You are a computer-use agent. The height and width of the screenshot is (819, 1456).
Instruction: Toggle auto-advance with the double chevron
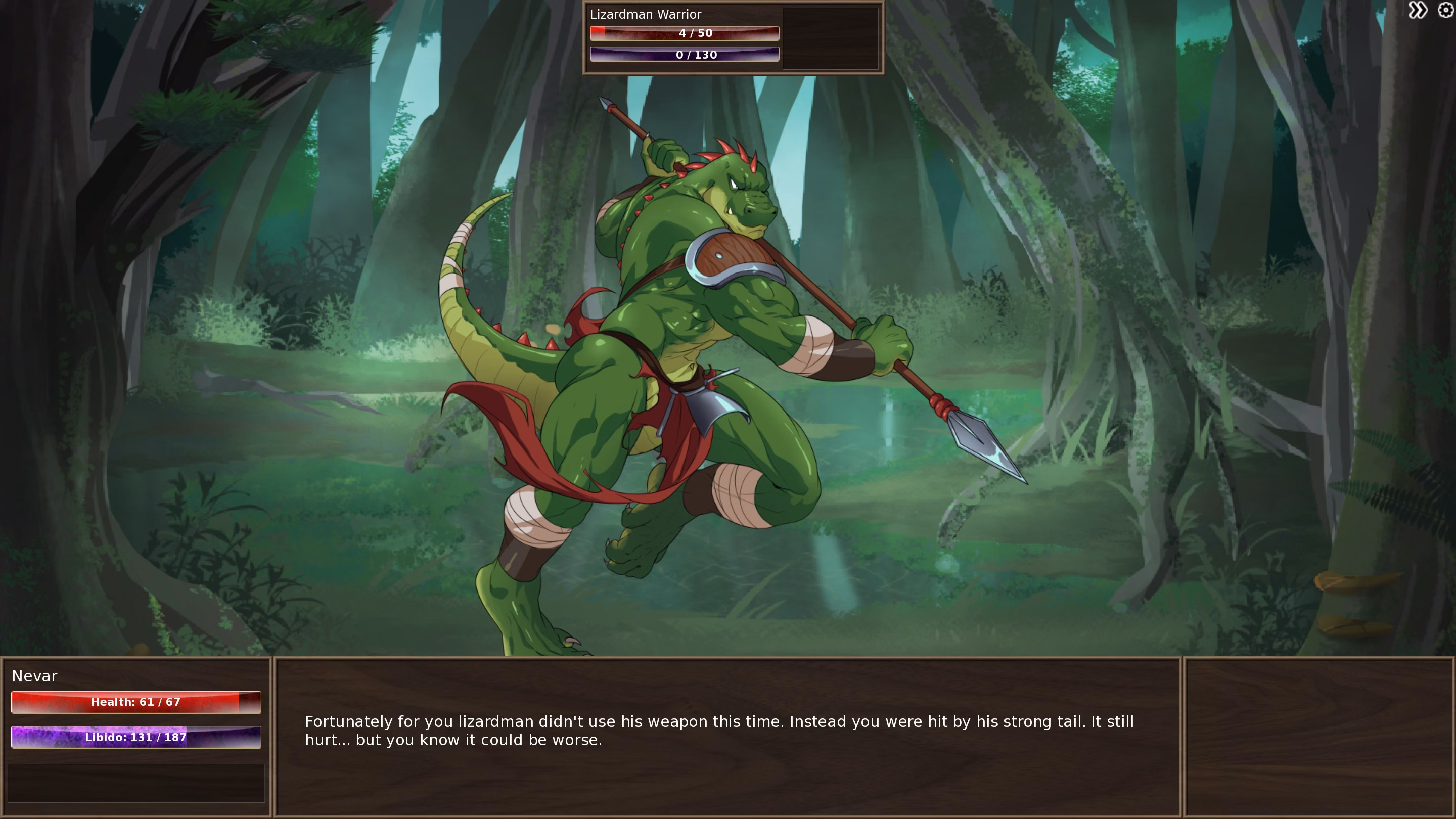click(1419, 10)
